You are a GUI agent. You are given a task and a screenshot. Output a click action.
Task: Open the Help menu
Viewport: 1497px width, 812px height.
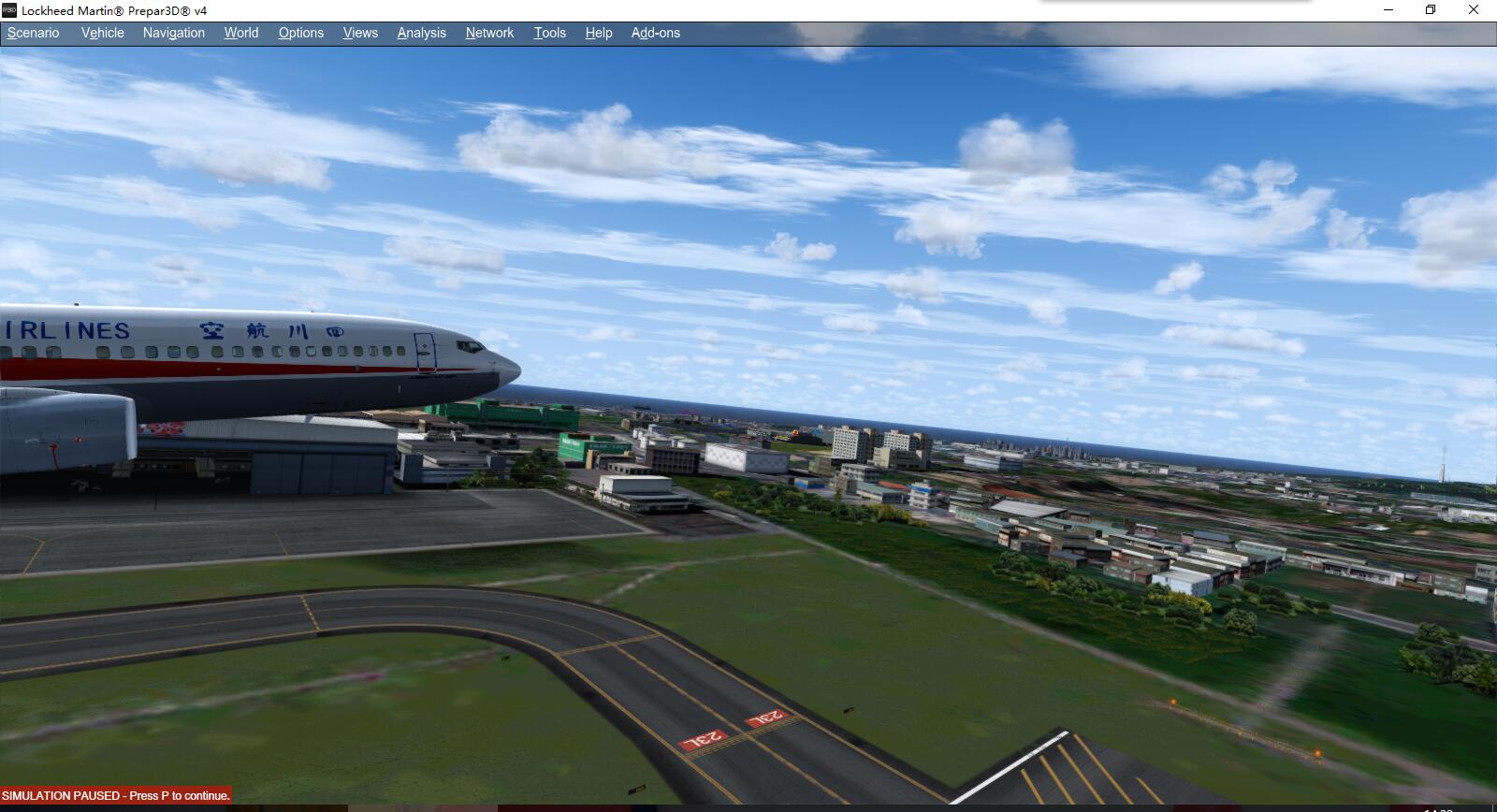[598, 33]
